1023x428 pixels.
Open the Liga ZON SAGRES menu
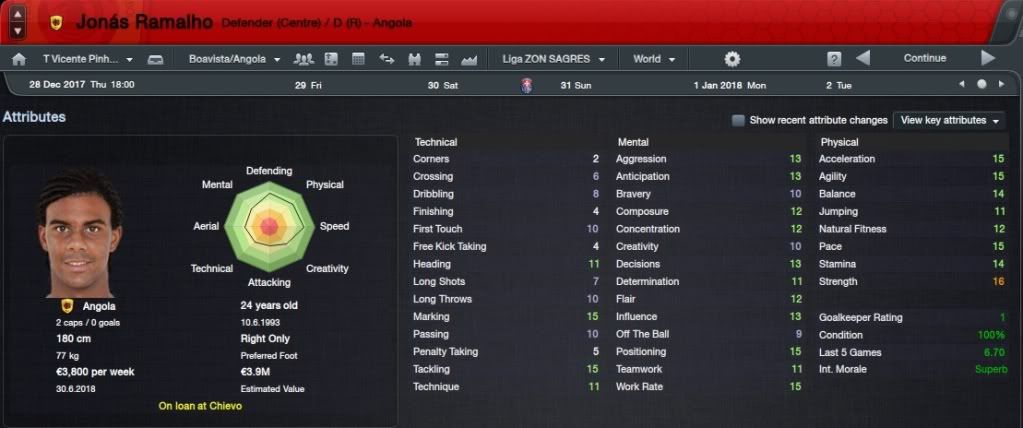pos(558,59)
